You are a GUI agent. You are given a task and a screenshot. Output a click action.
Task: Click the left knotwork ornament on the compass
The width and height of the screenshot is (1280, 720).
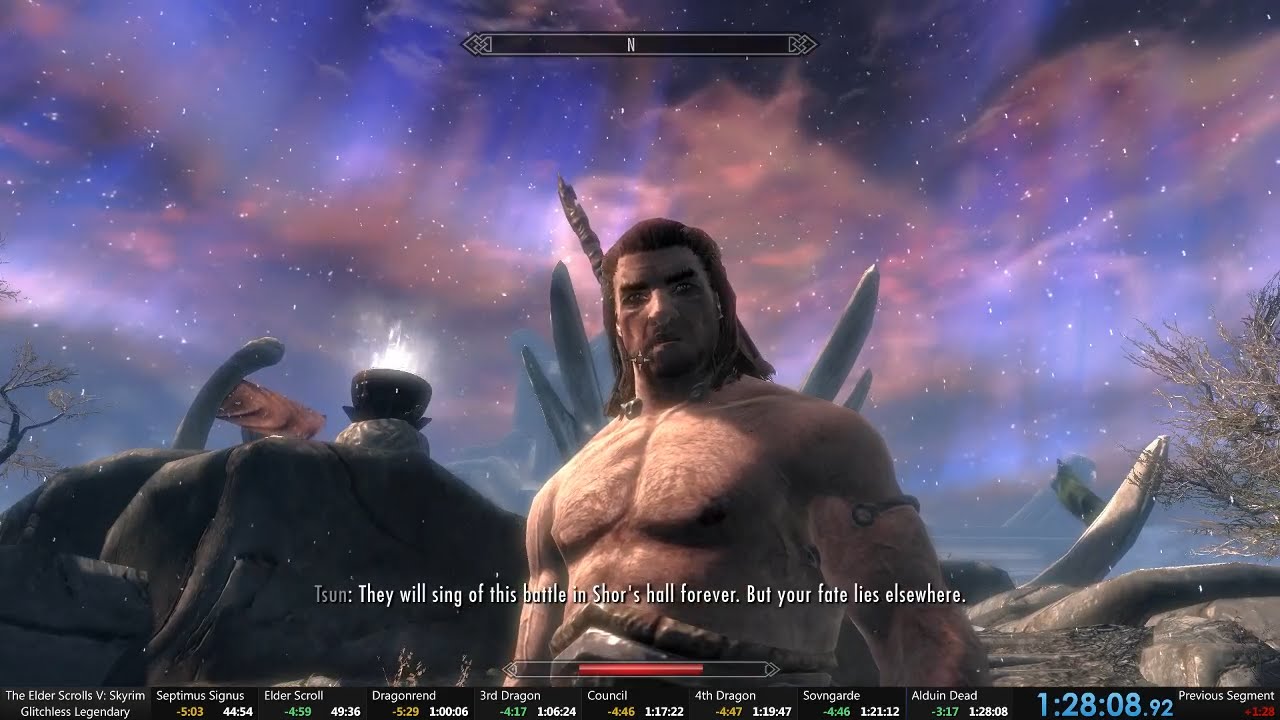coord(478,45)
